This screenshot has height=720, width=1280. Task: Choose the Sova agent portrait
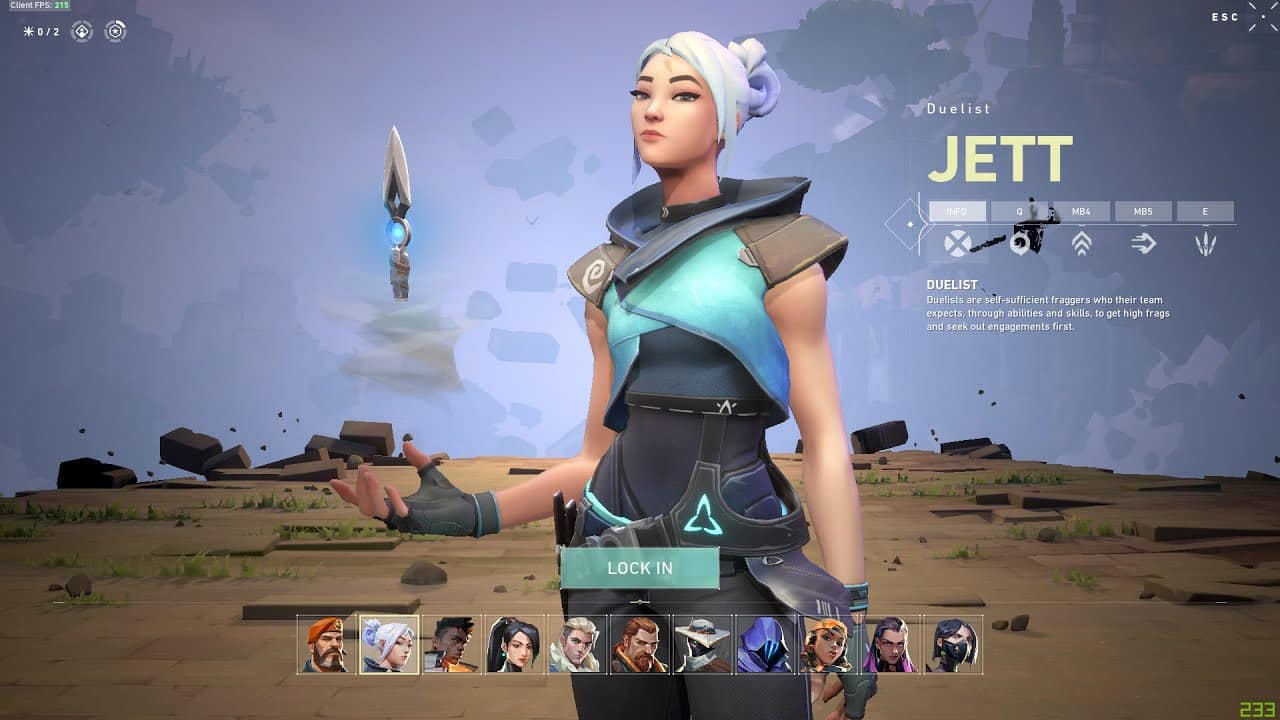pos(577,644)
